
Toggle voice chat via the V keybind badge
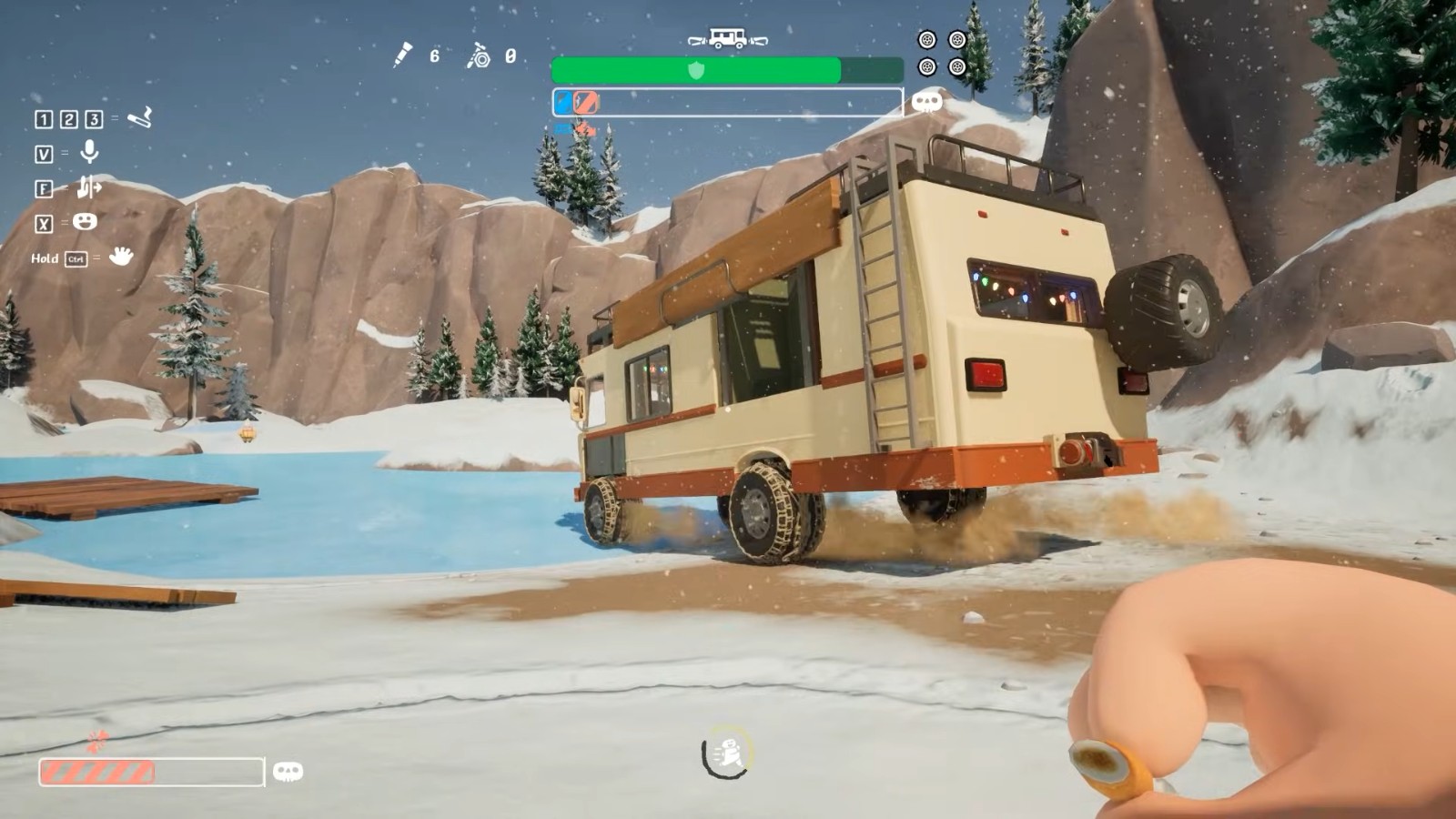point(45,154)
